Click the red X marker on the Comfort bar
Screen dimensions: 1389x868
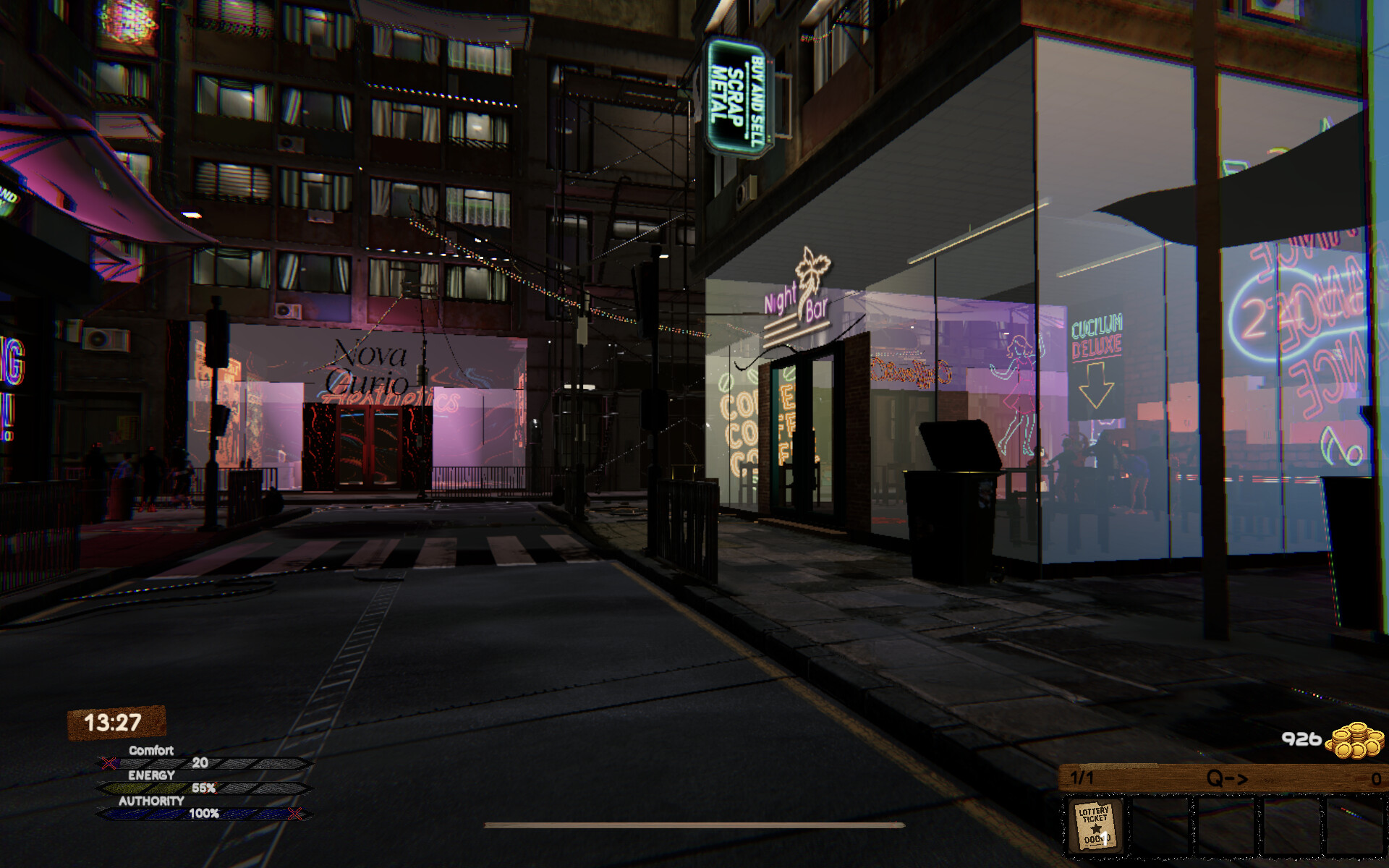[x=109, y=762]
